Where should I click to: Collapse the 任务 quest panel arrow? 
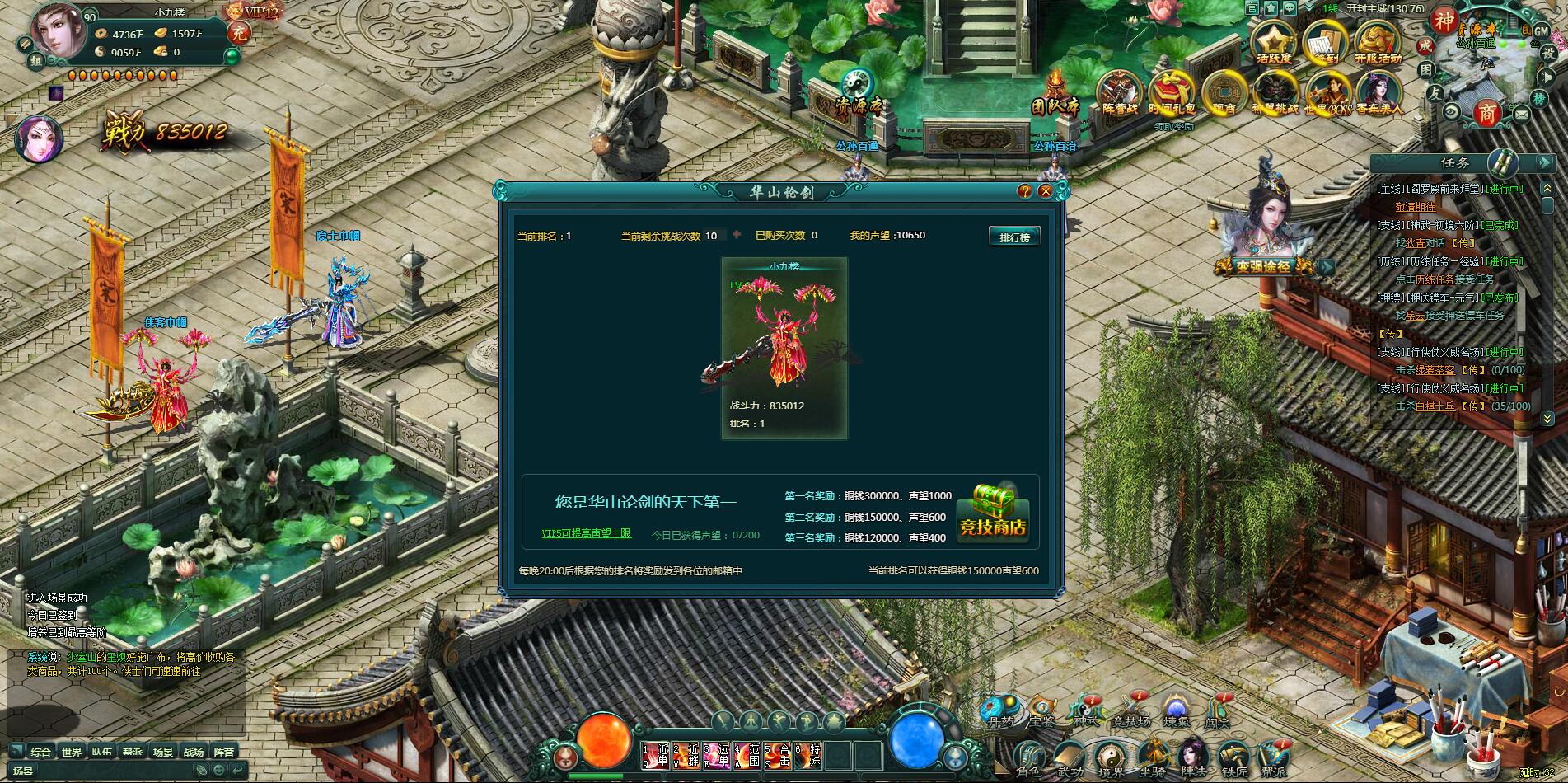[1544, 162]
